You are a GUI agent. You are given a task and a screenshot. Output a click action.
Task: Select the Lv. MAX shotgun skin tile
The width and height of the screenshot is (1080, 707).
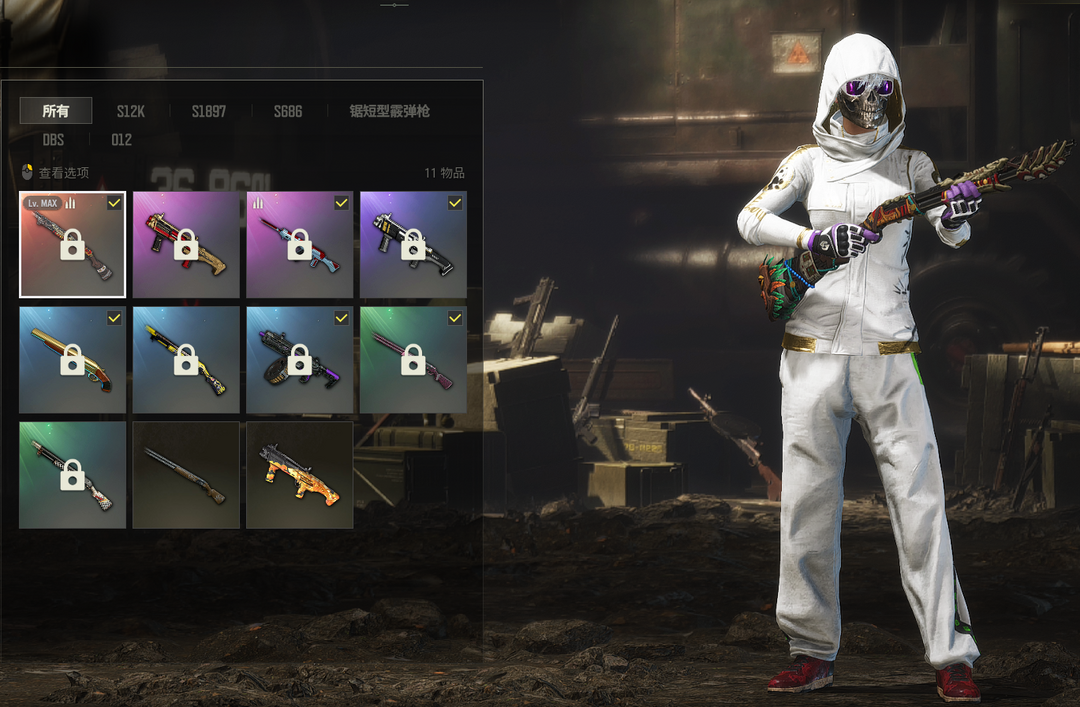(73, 245)
